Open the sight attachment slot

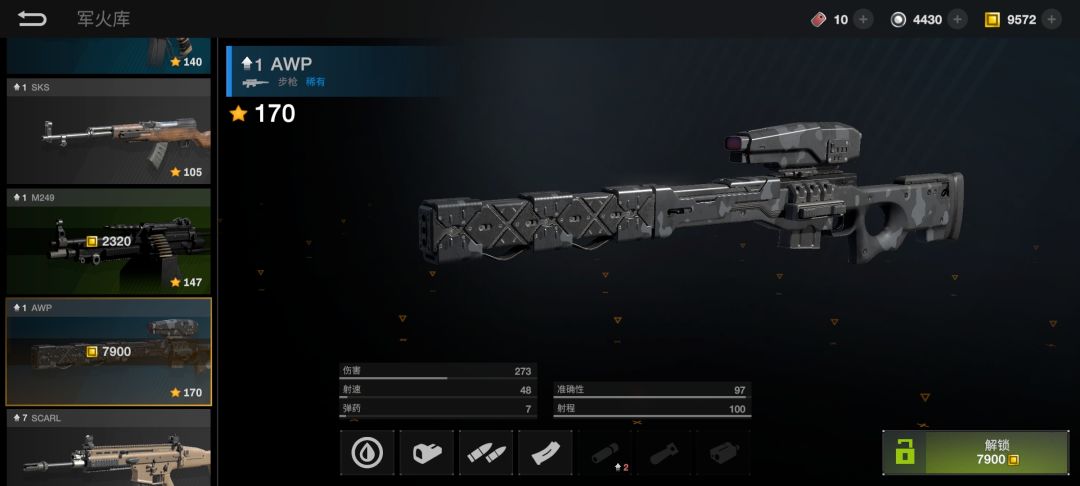(427, 453)
